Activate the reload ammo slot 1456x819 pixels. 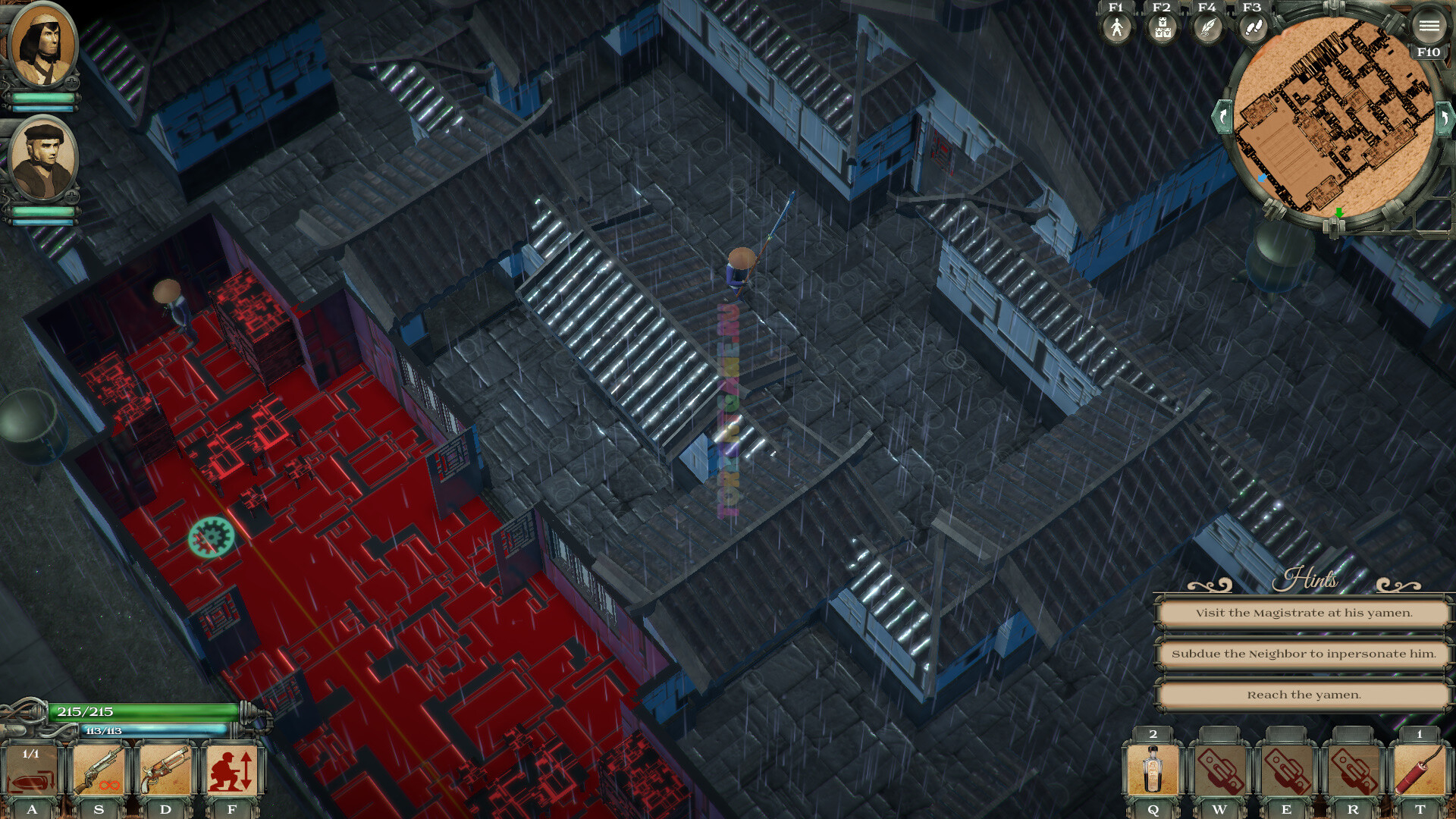point(32,772)
